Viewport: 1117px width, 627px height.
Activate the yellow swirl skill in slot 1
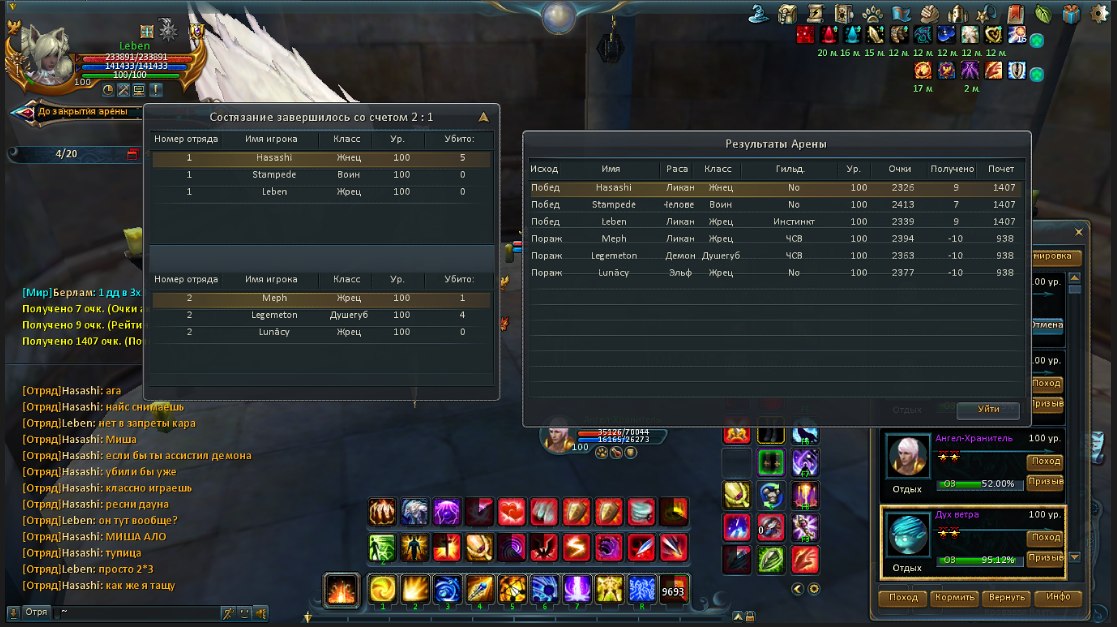click(x=382, y=589)
